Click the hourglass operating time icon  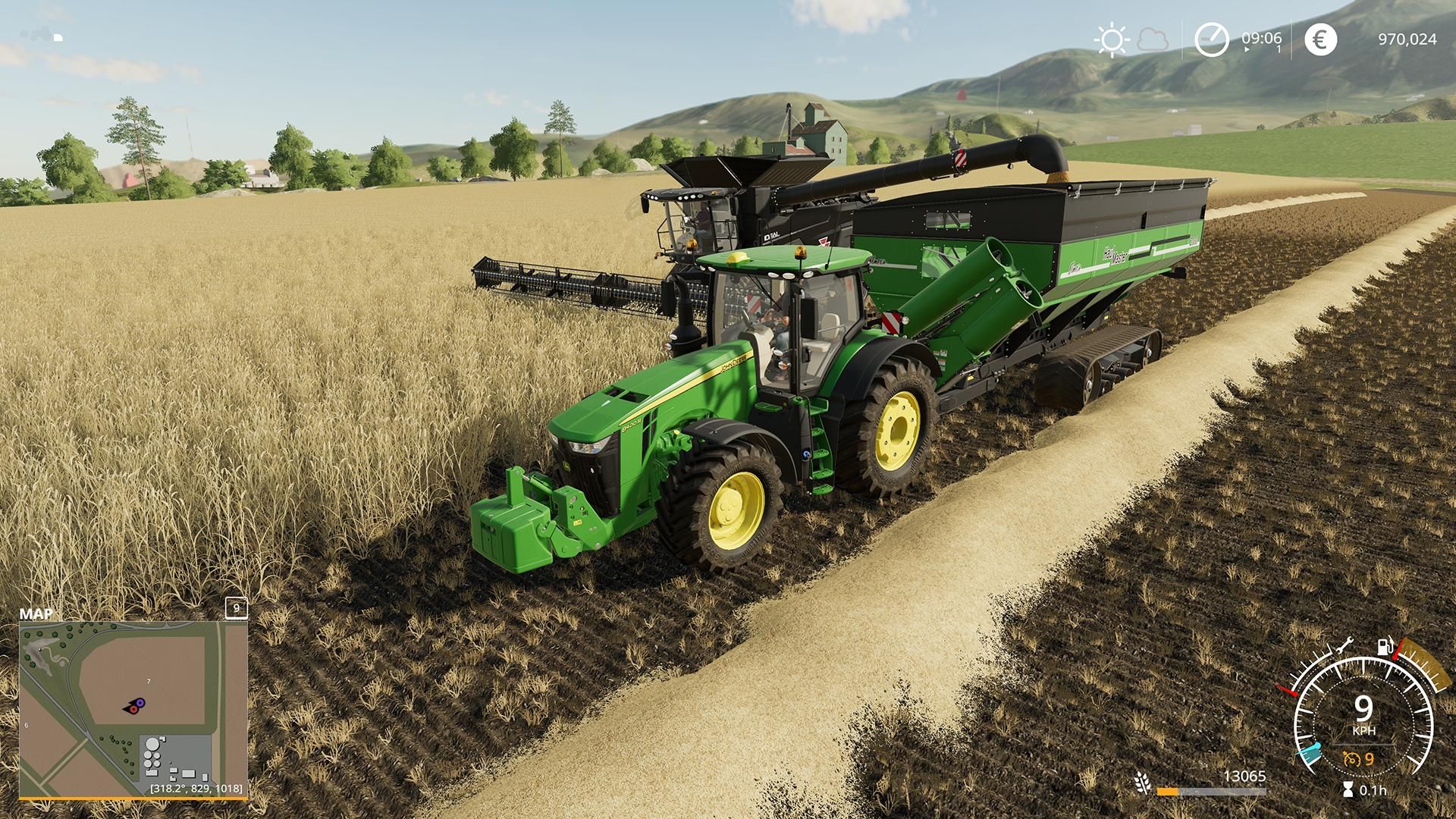pos(1348,789)
